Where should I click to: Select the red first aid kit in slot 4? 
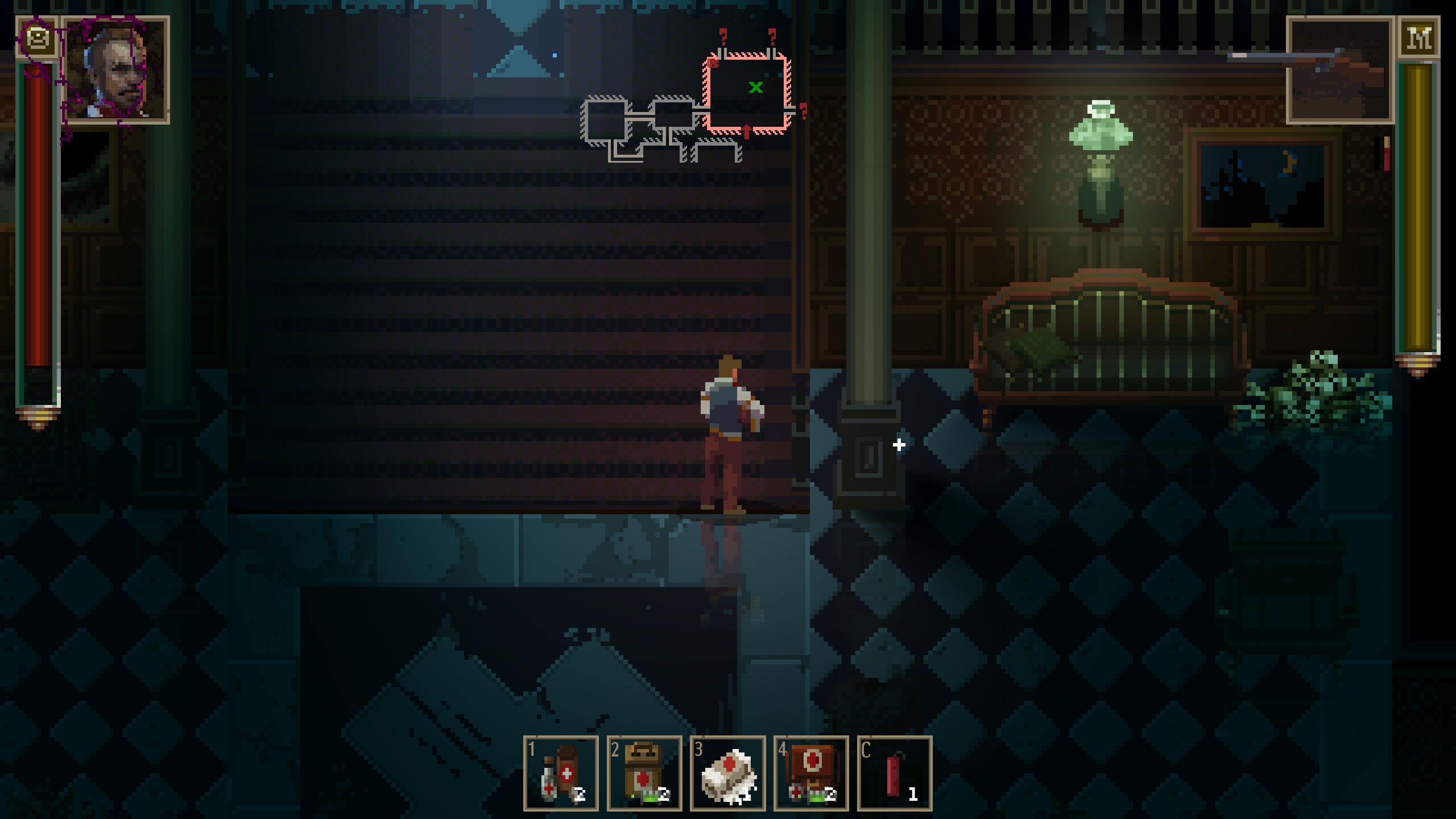click(x=811, y=773)
